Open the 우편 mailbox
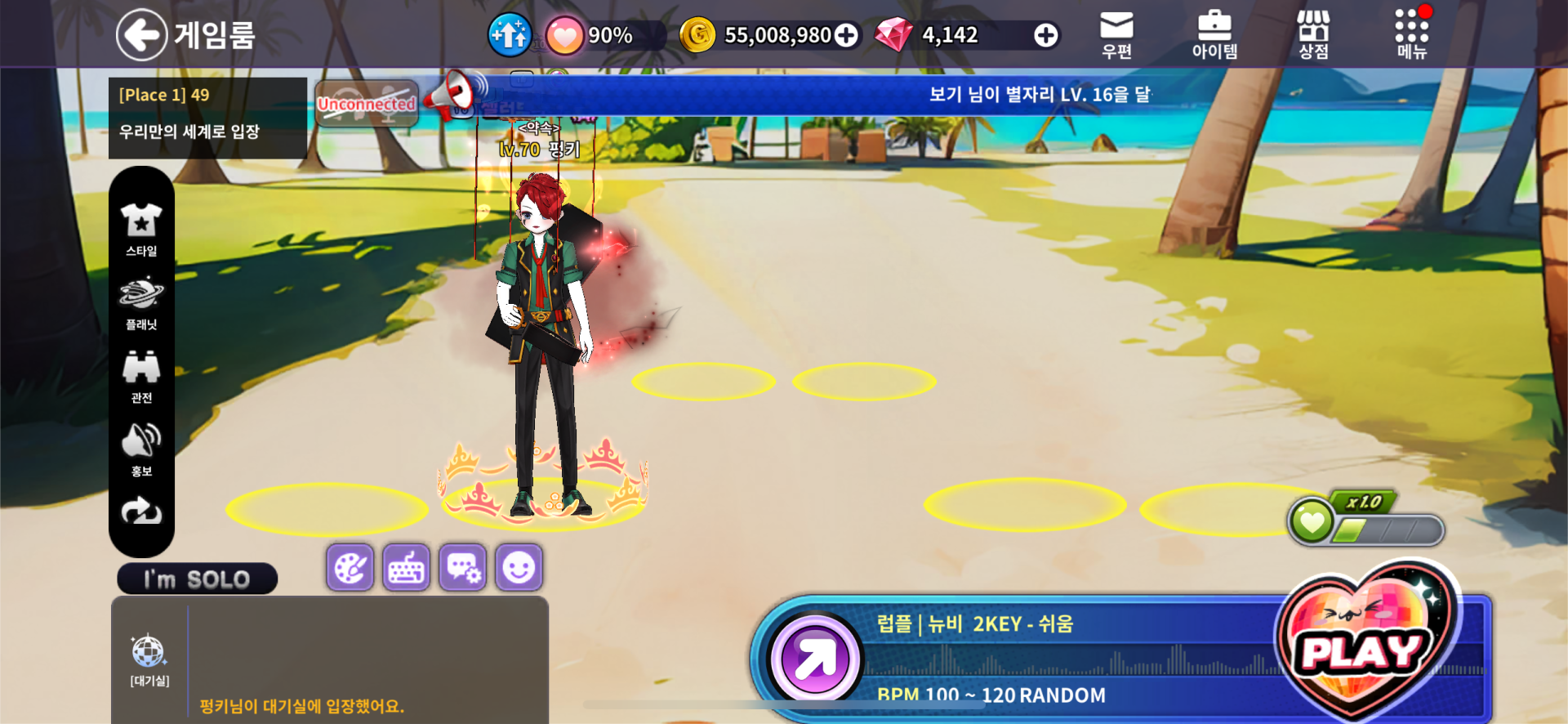The width and height of the screenshot is (1568, 724). tap(1116, 35)
